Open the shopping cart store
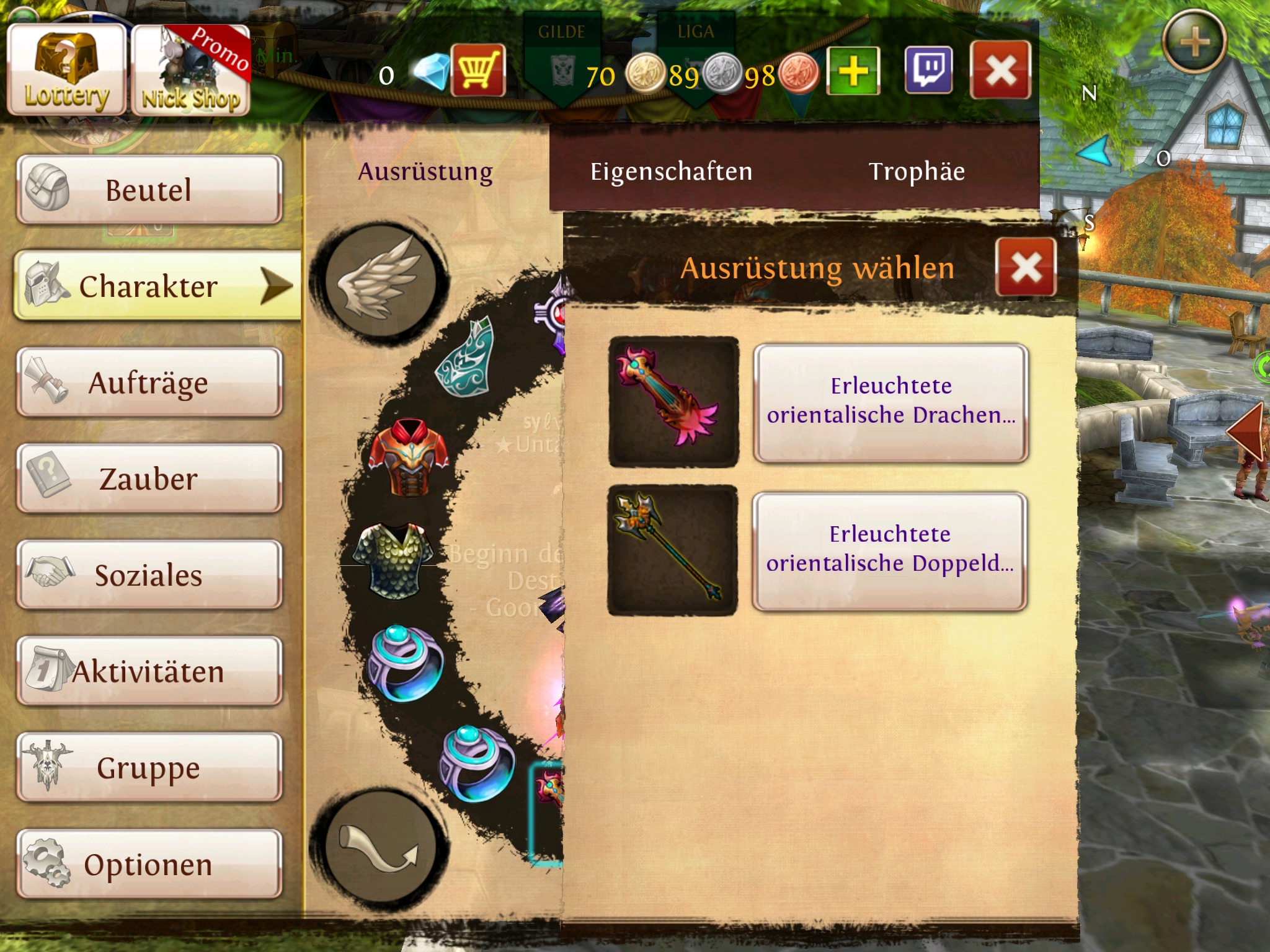Viewport: 1270px width, 952px height. point(478,70)
